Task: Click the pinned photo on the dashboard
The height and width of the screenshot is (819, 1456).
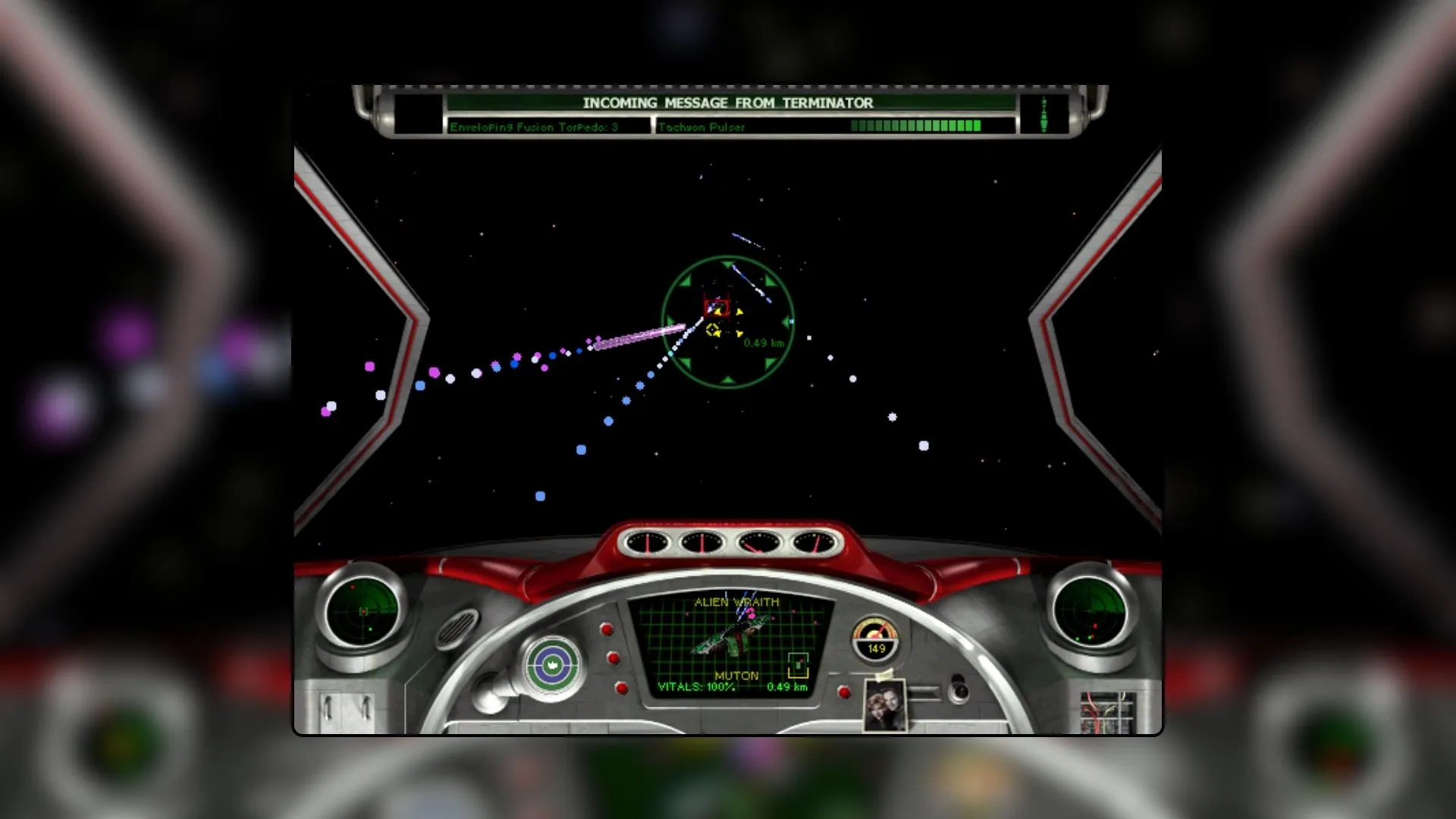Action: (x=885, y=704)
